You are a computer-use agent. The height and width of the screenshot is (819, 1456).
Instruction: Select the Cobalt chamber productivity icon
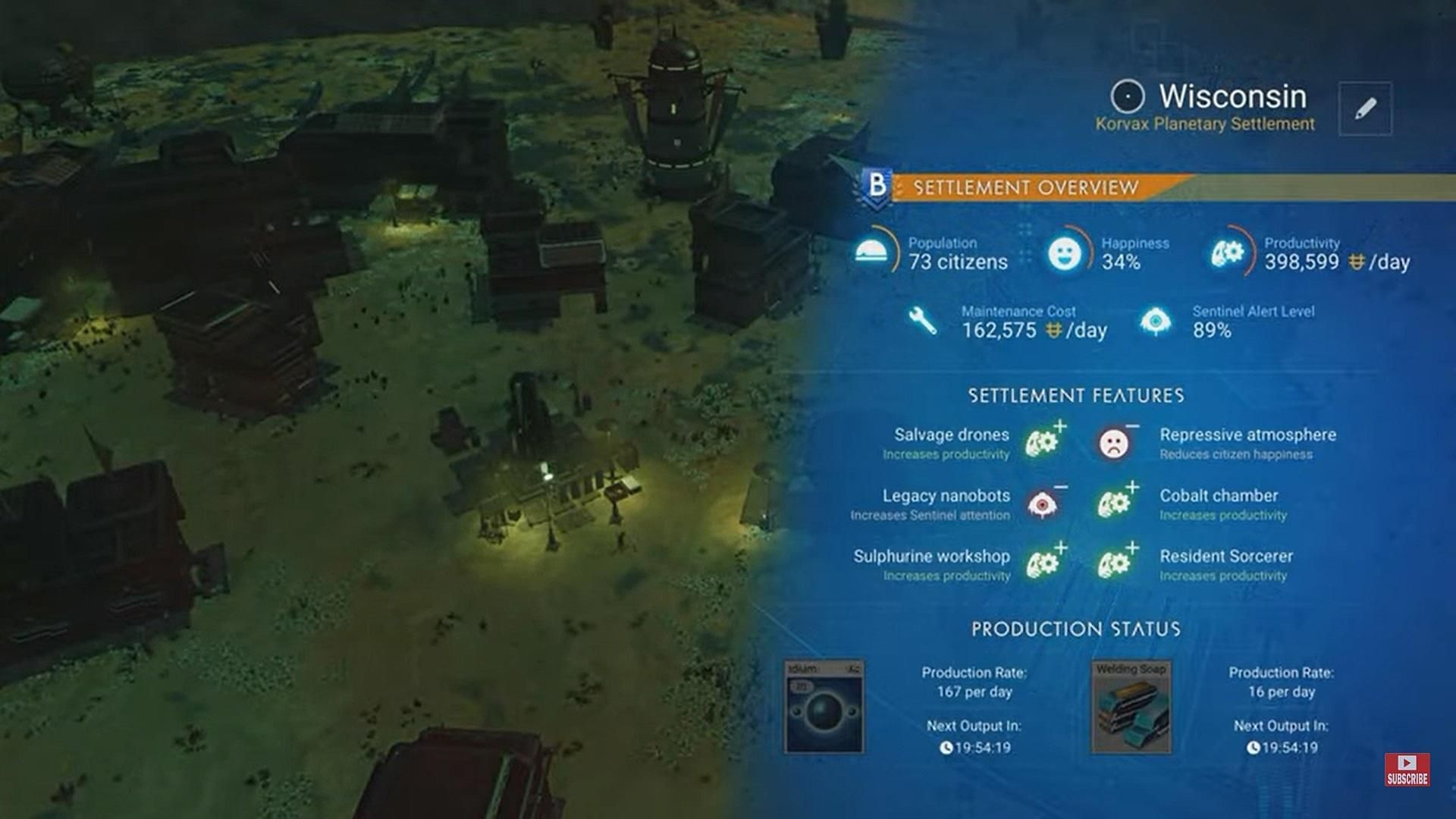pos(1115,504)
